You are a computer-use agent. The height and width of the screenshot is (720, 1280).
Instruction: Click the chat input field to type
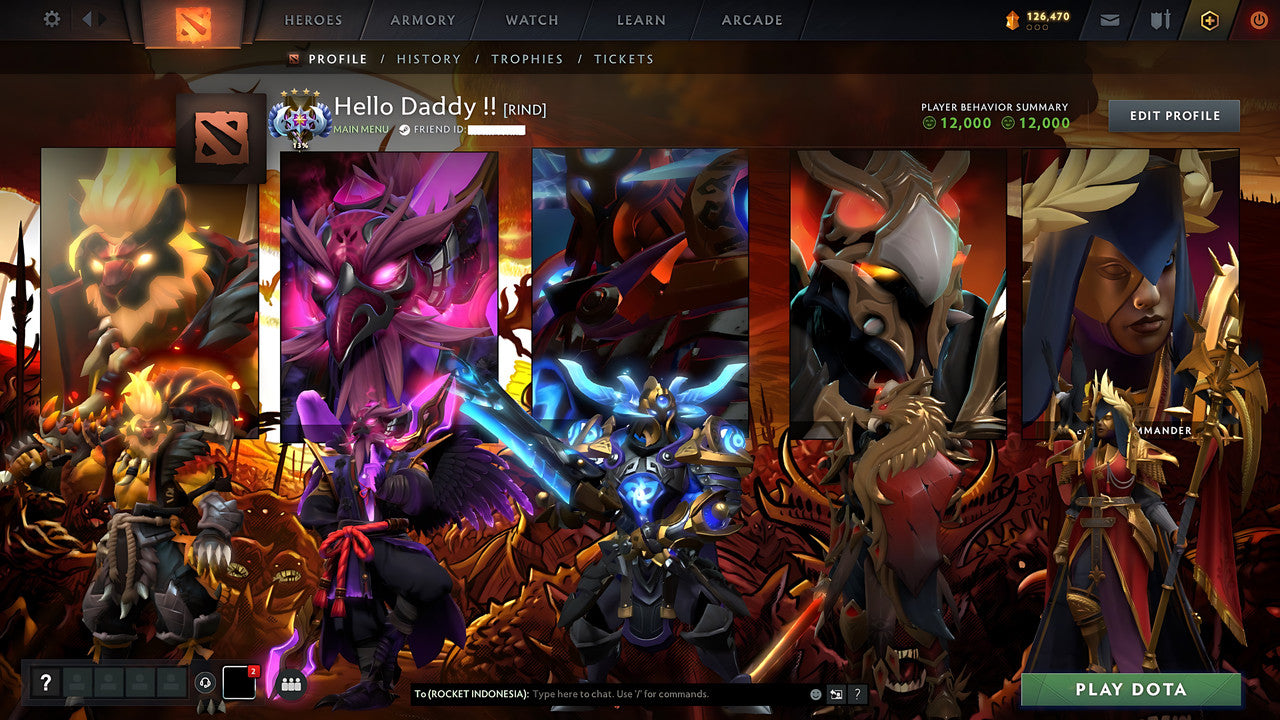coord(620,692)
